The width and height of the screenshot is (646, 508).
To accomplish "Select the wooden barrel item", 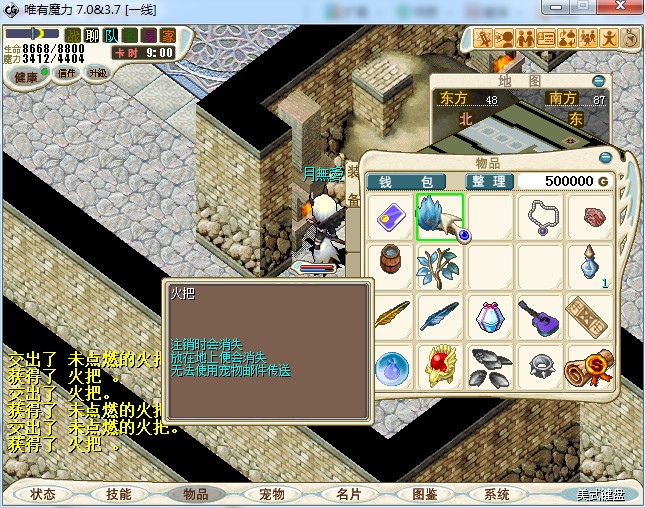I will click(x=390, y=266).
